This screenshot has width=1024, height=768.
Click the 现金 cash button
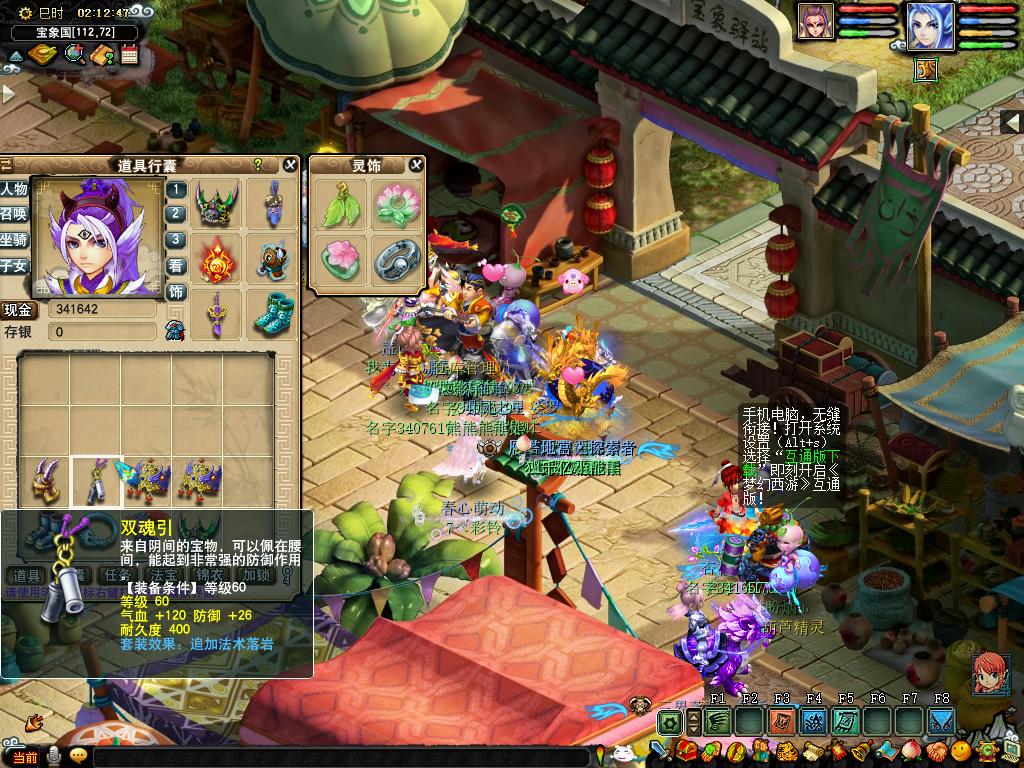coord(20,309)
